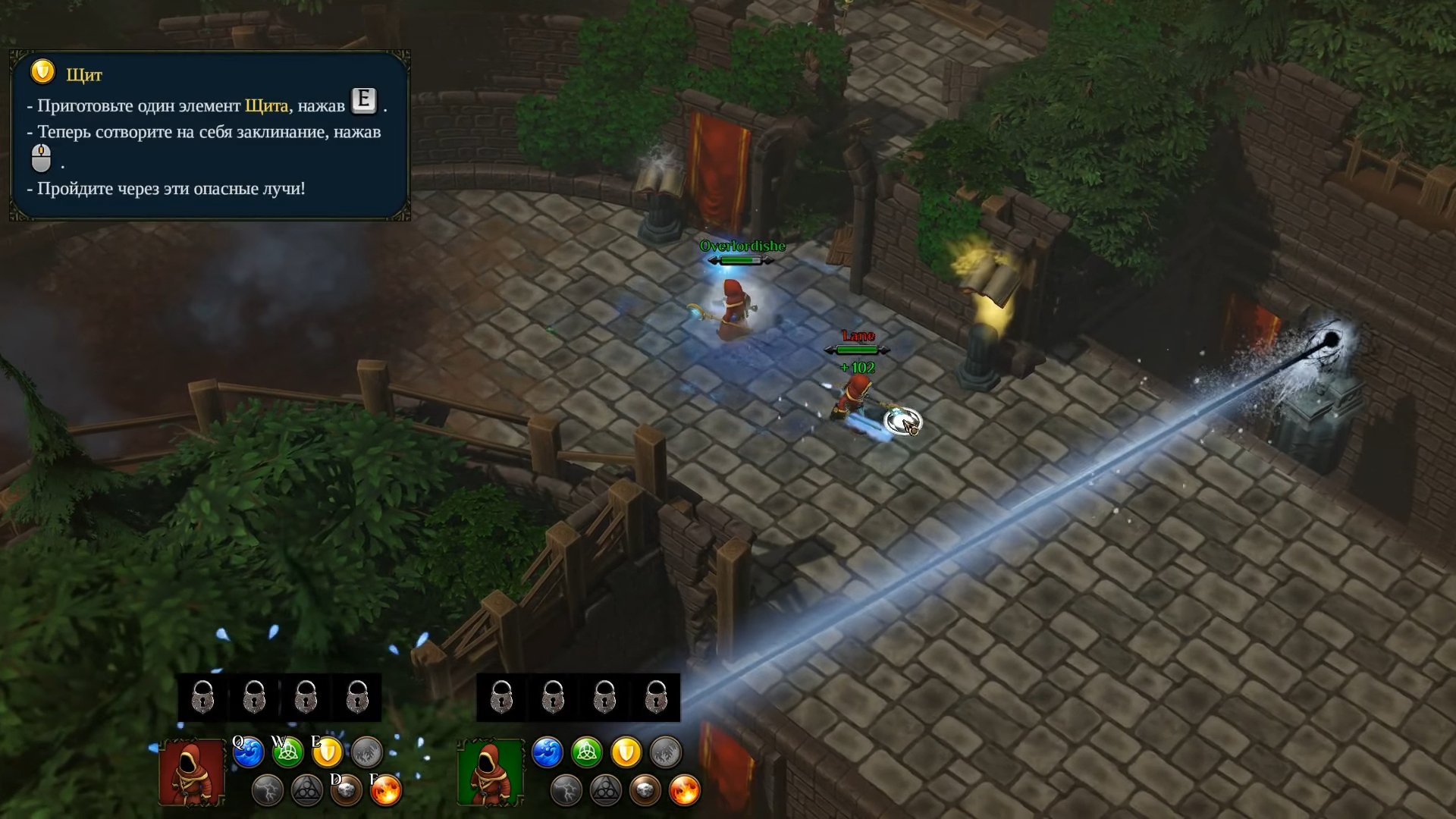Screen dimensions: 1456x819
Task: Activate the yellow shield element labeled E
Action: click(328, 752)
